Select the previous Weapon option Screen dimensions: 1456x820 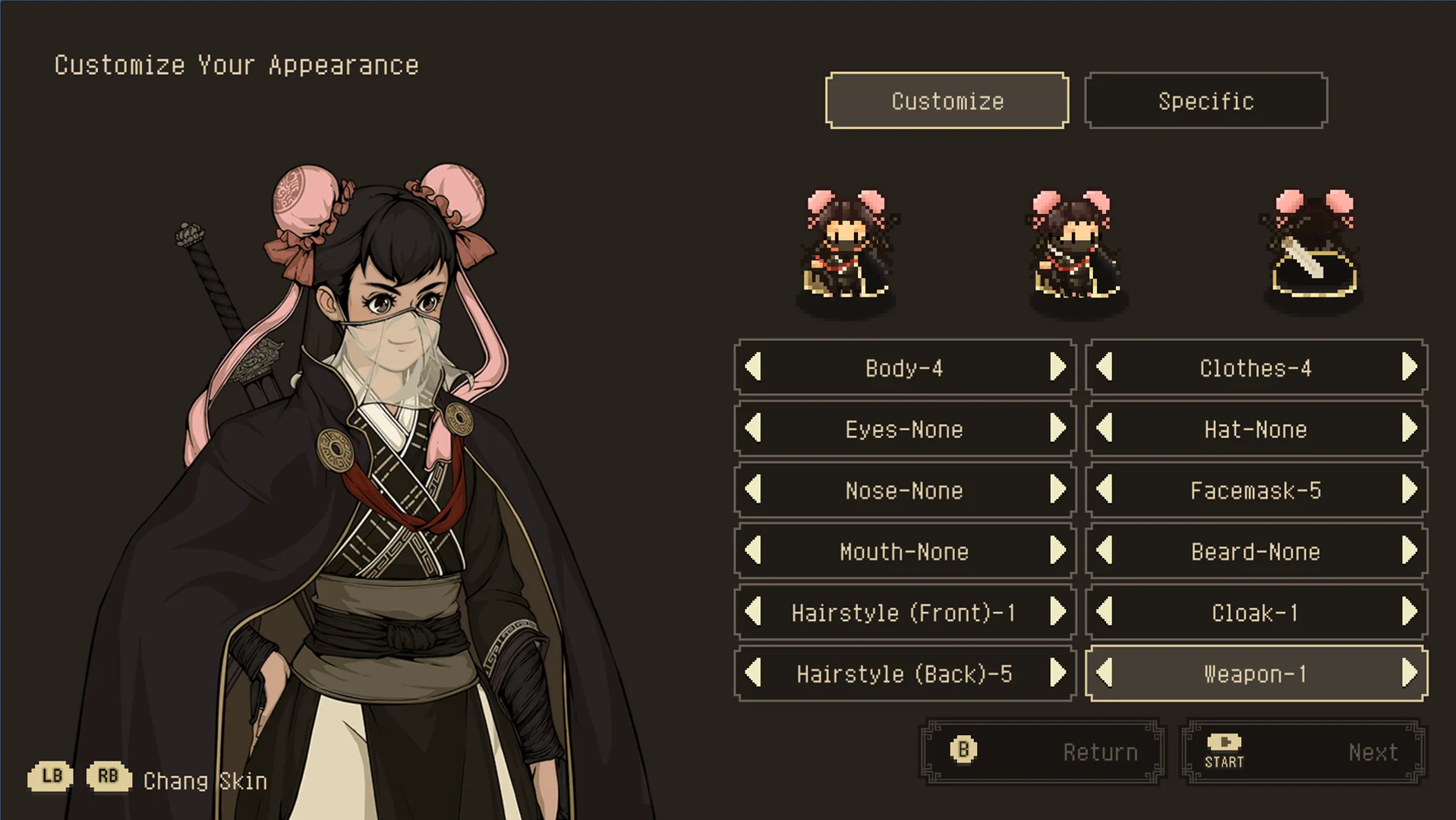(1105, 673)
